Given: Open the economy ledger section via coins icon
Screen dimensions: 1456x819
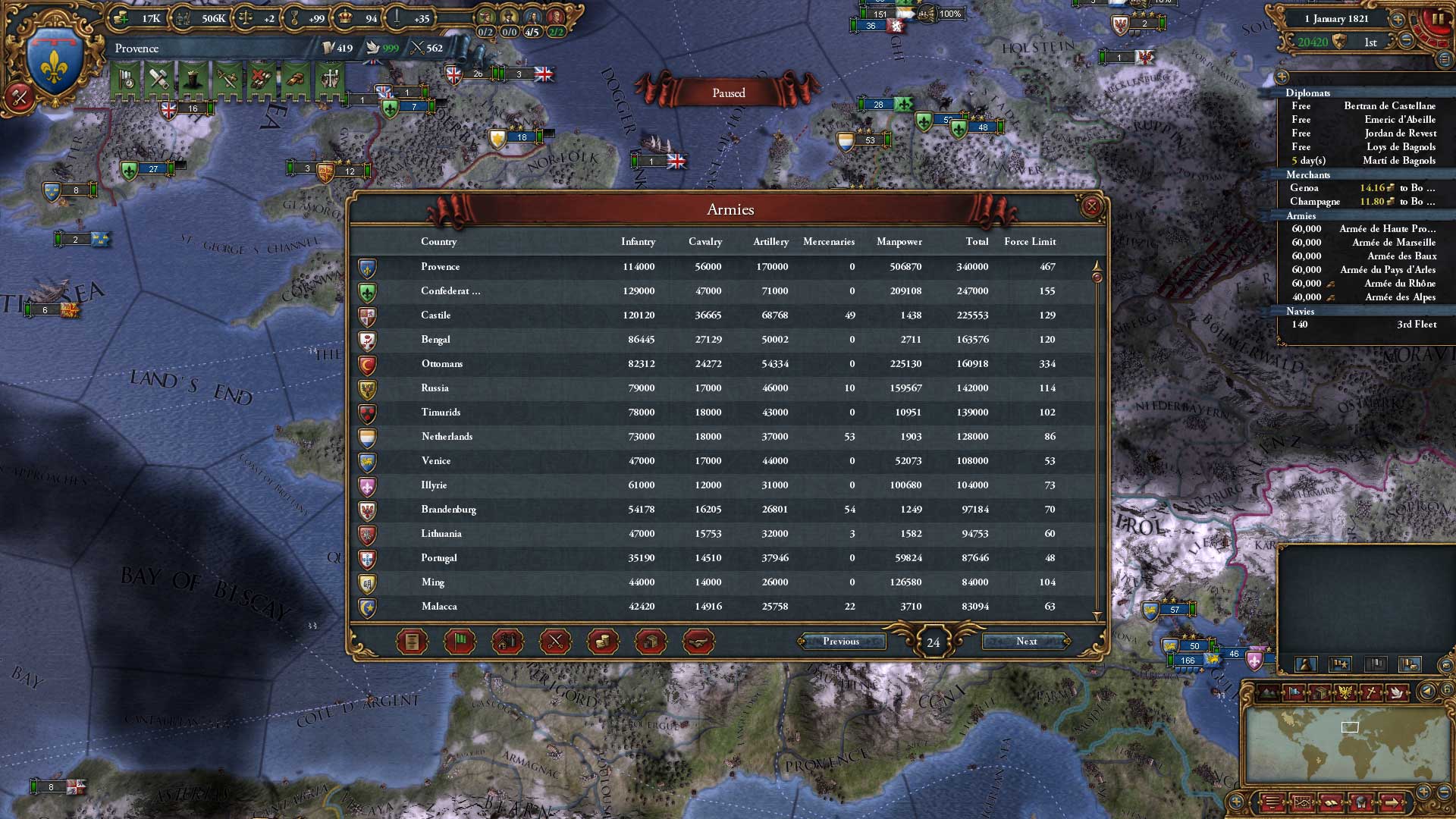Looking at the screenshot, I should coord(604,642).
